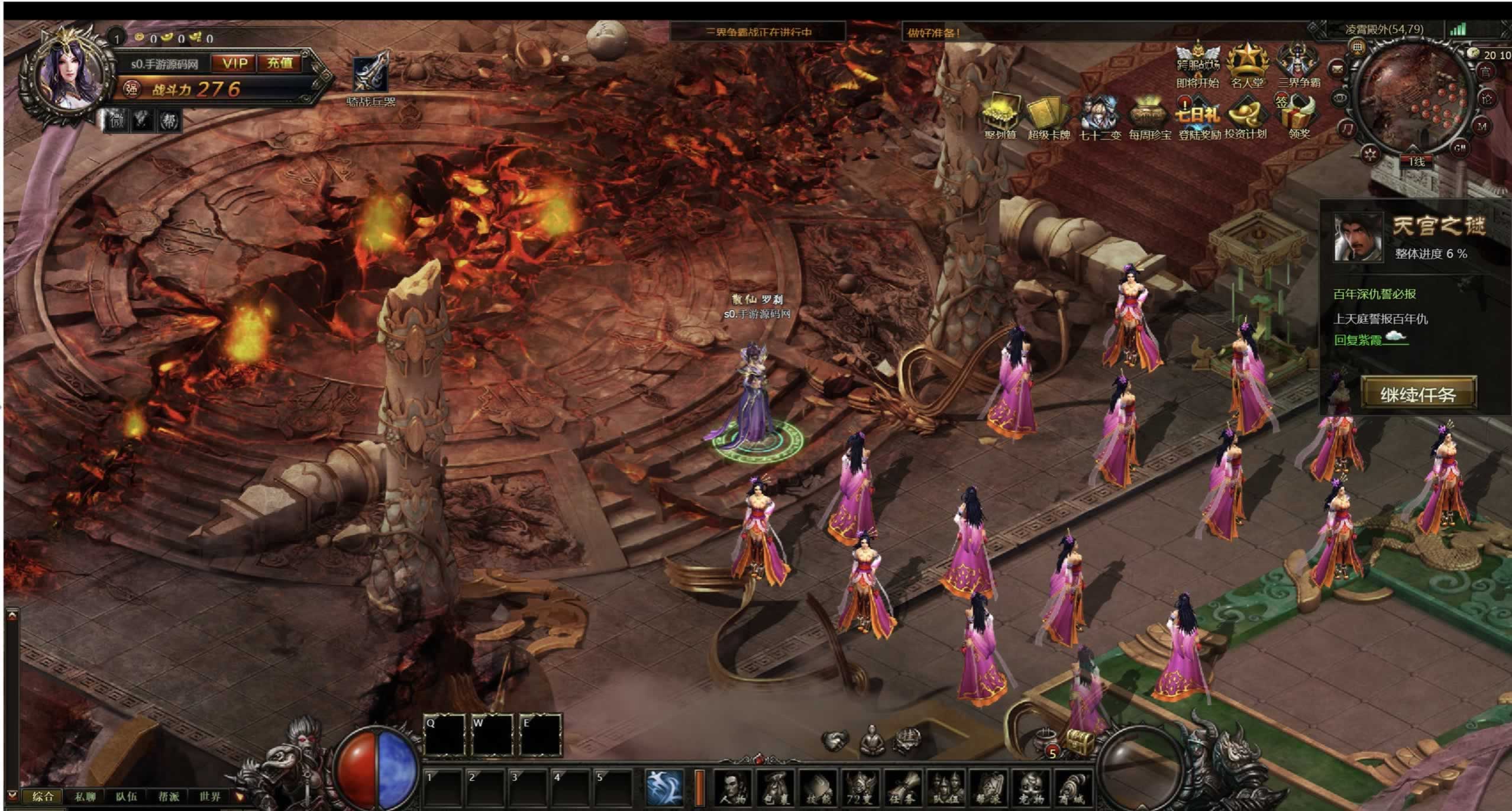Open the 充值 recharge button
Image resolution: width=1512 pixels, height=811 pixels.
point(279,63)
